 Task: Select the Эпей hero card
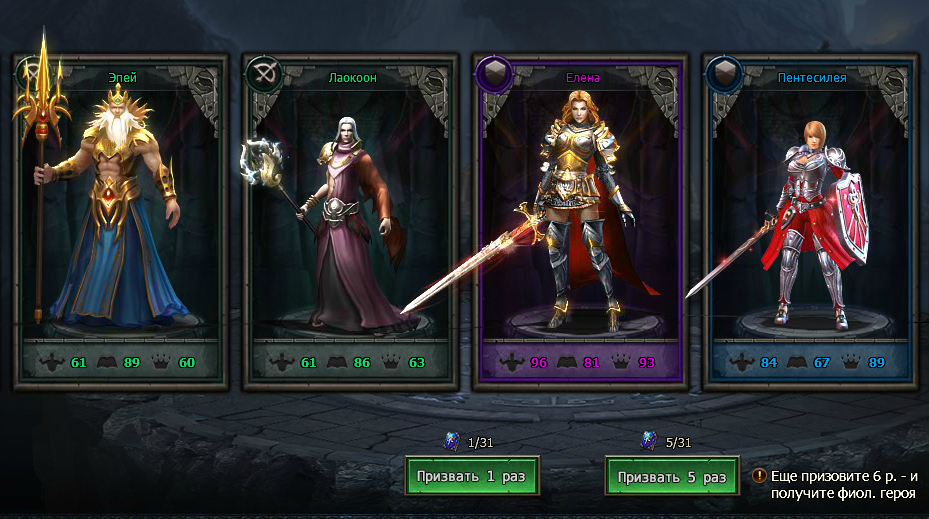click(x=119, y=220)
